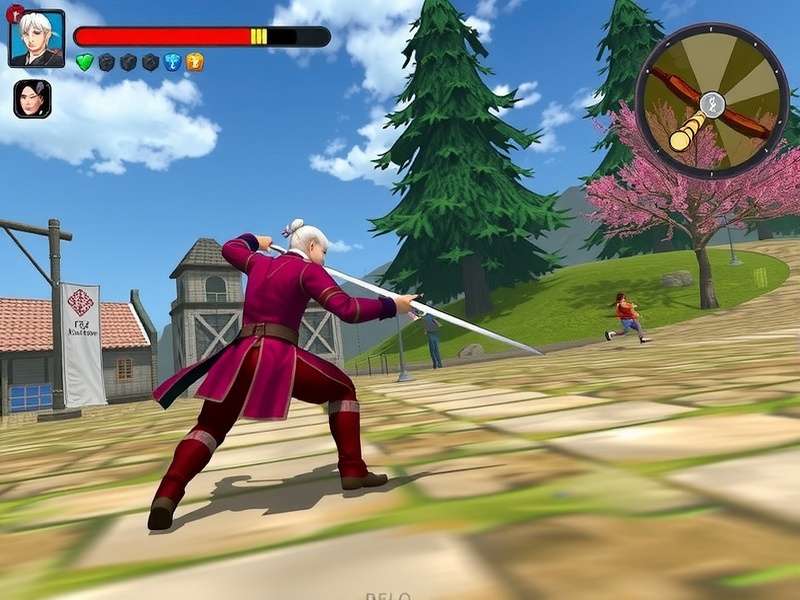
Task: Click the red badge on the portrait corner
Action: coord(14,13)
